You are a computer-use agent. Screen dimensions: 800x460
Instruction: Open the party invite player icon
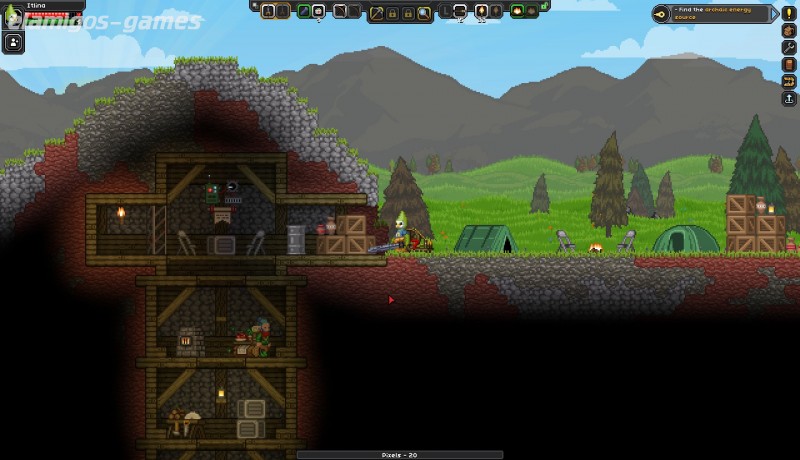[x=14, y=42]
